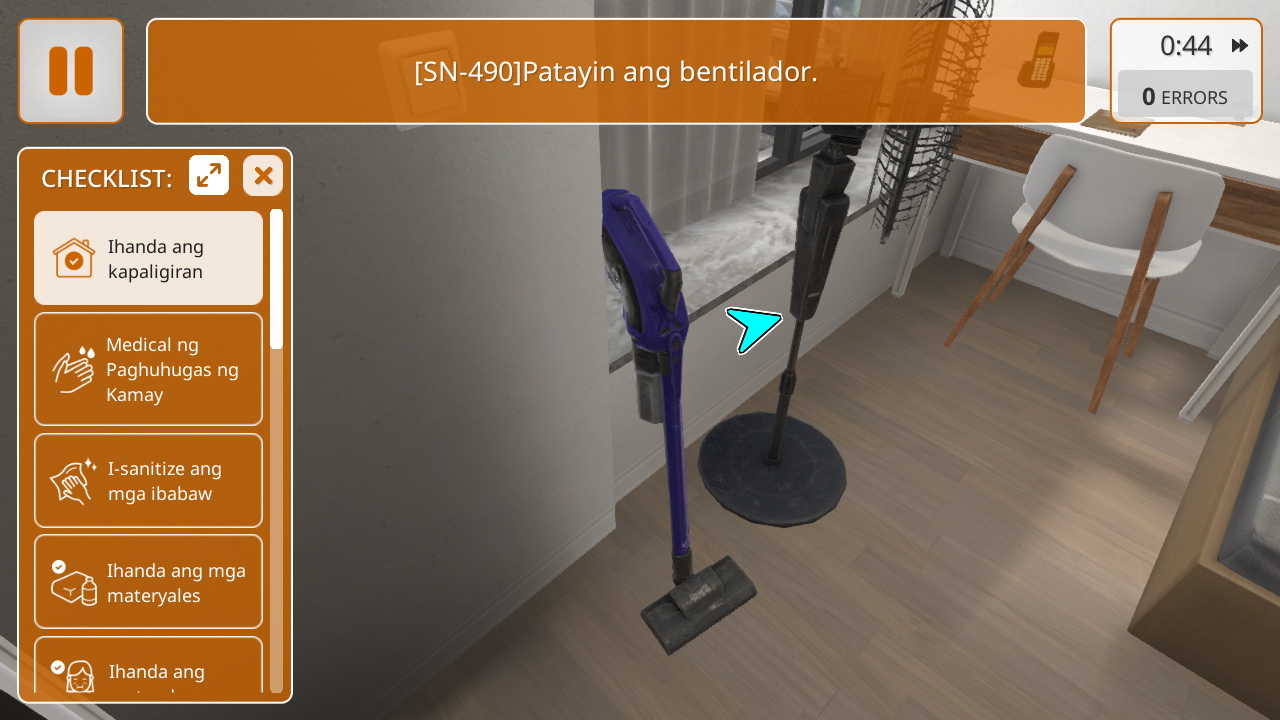Close the checklist panel
Viewport: 1280px width, 720px height.
coord(263,176)
